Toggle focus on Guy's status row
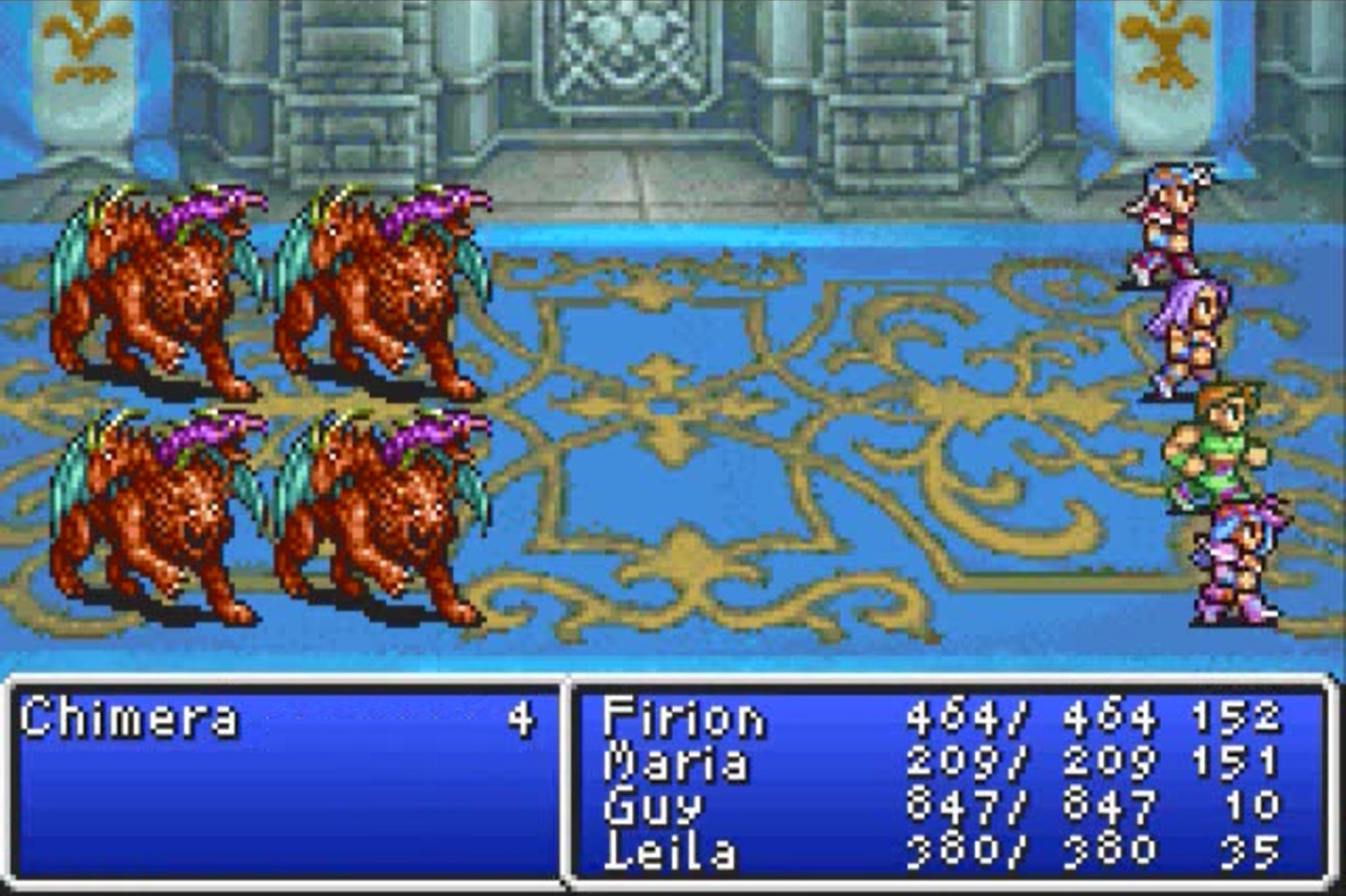The height and width of the screenshot is (896, 1346). click(x=935, y=807)
